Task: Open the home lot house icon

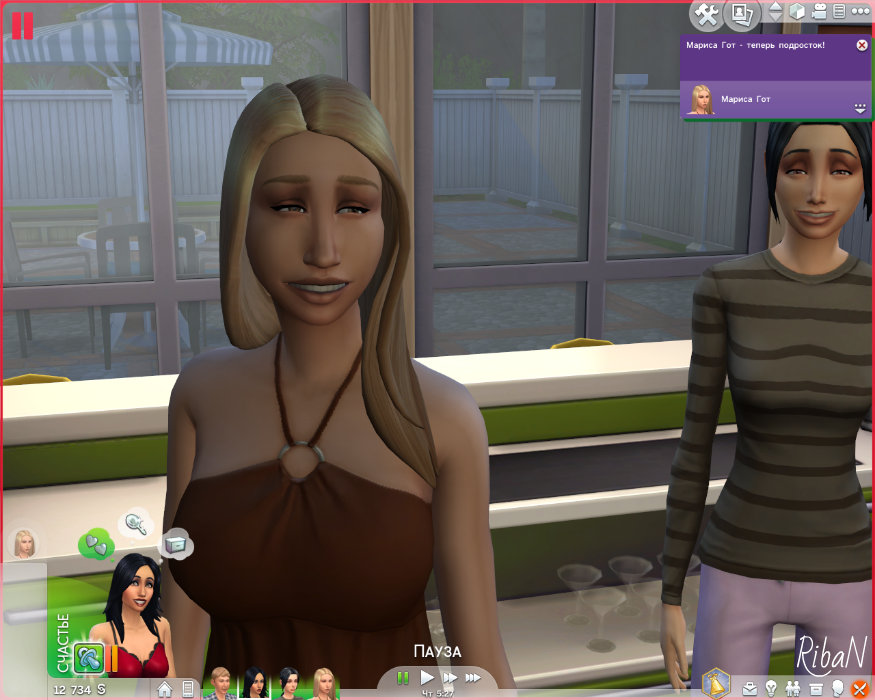Action: click(x=165, y=688)
